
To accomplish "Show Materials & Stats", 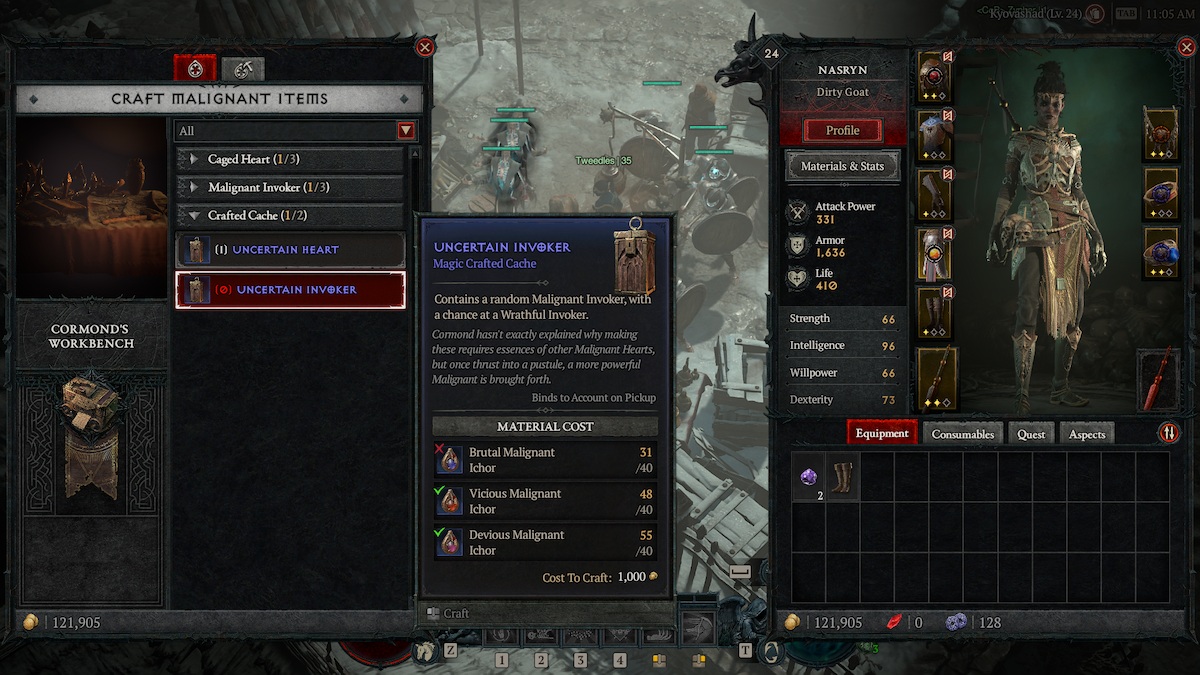I will click(842, 166).
